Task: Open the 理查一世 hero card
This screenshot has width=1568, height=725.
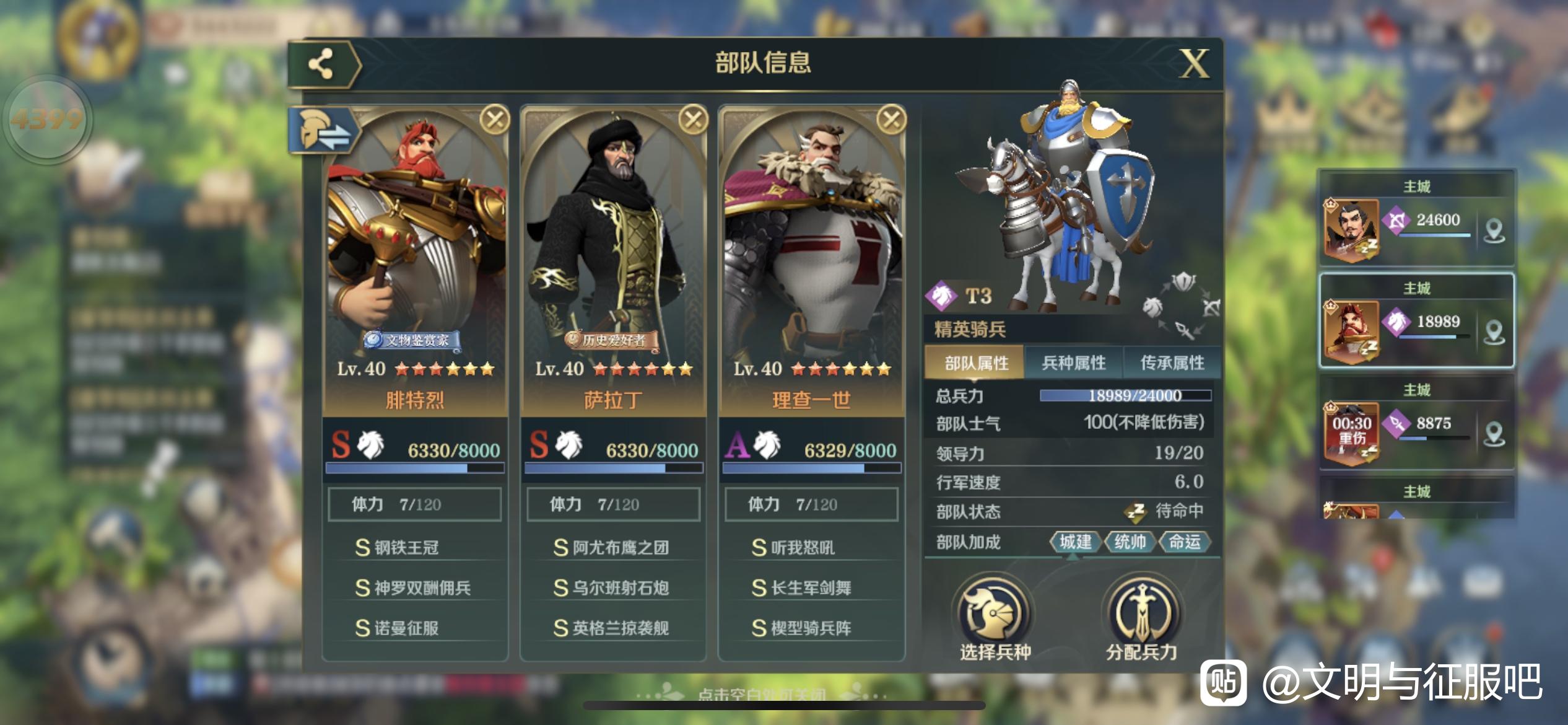Action: (x=811, y=260)
